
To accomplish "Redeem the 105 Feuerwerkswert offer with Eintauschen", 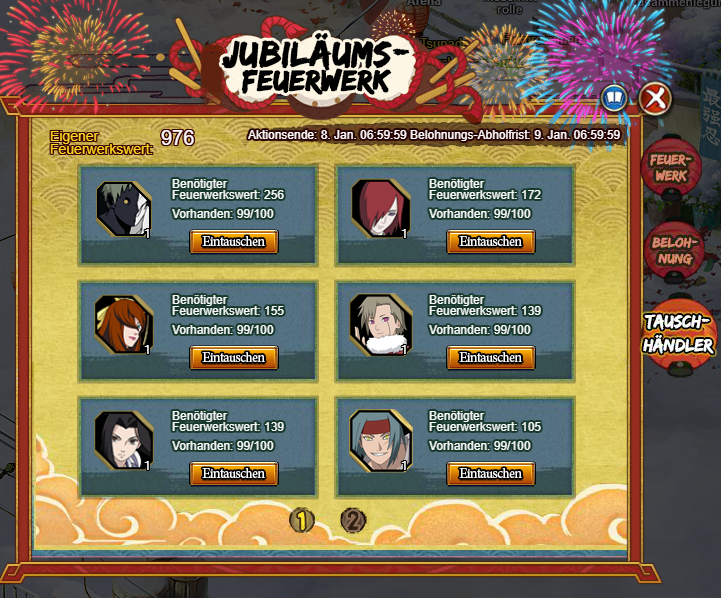I will click(490, 473).
